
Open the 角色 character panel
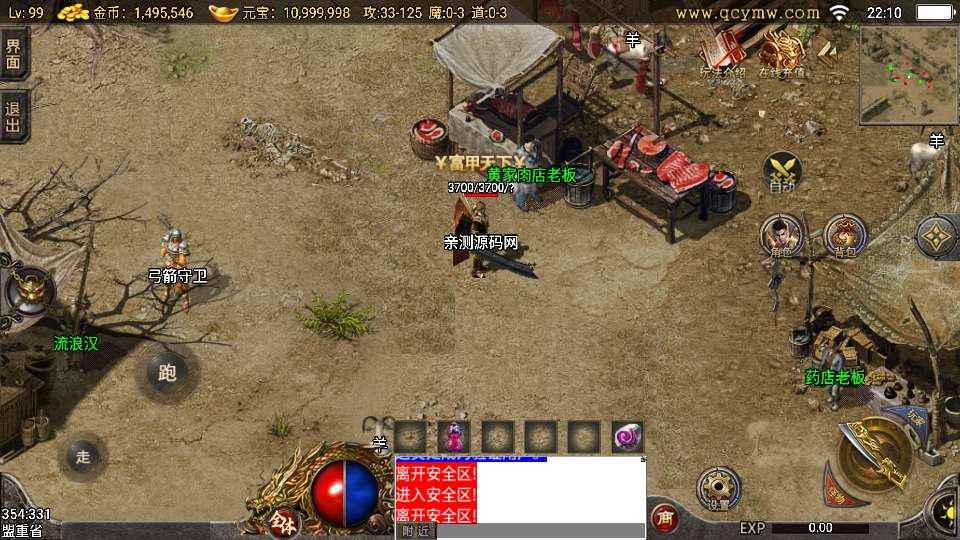tap(781, 237)
